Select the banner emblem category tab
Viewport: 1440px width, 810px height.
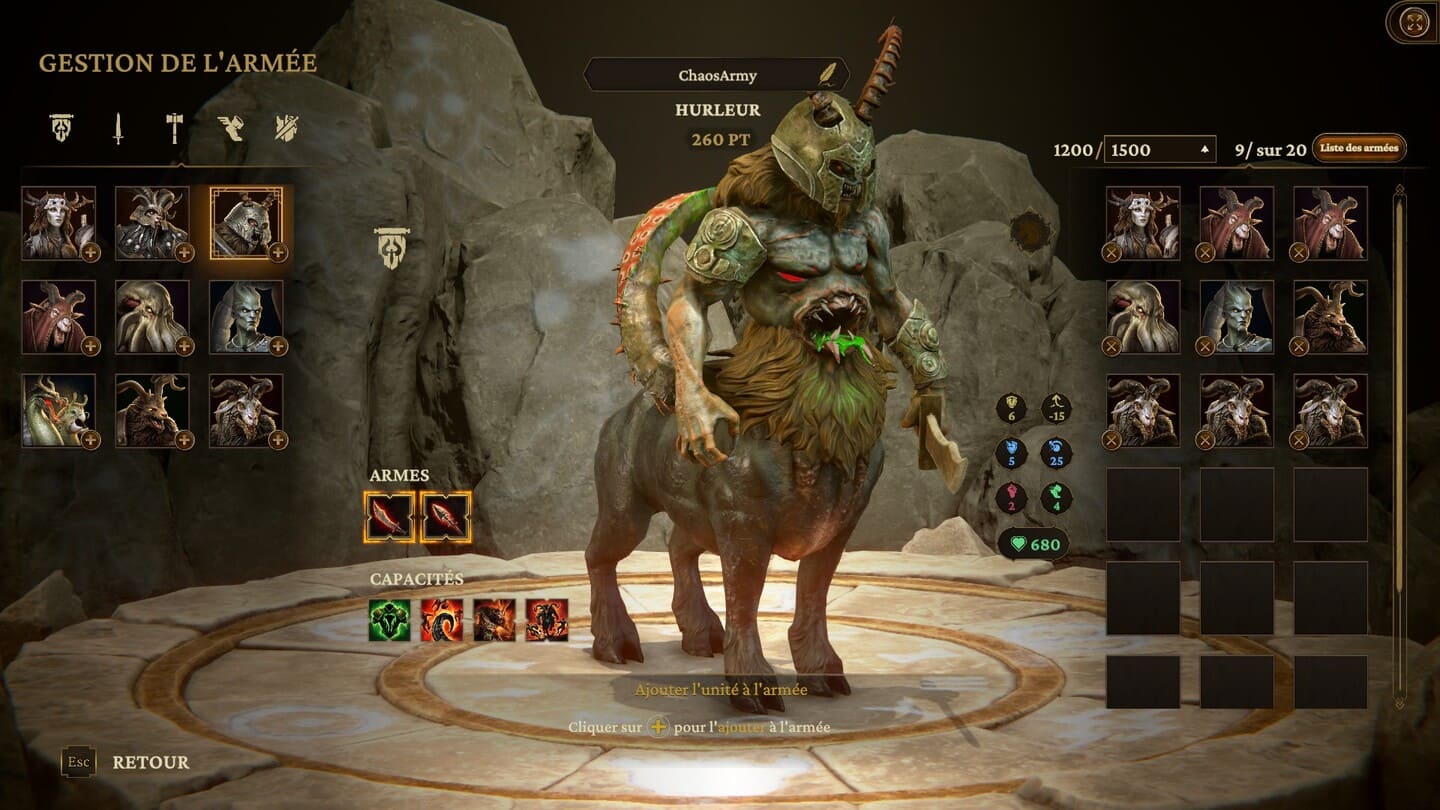pyautogui.click(x=62, y=128)
